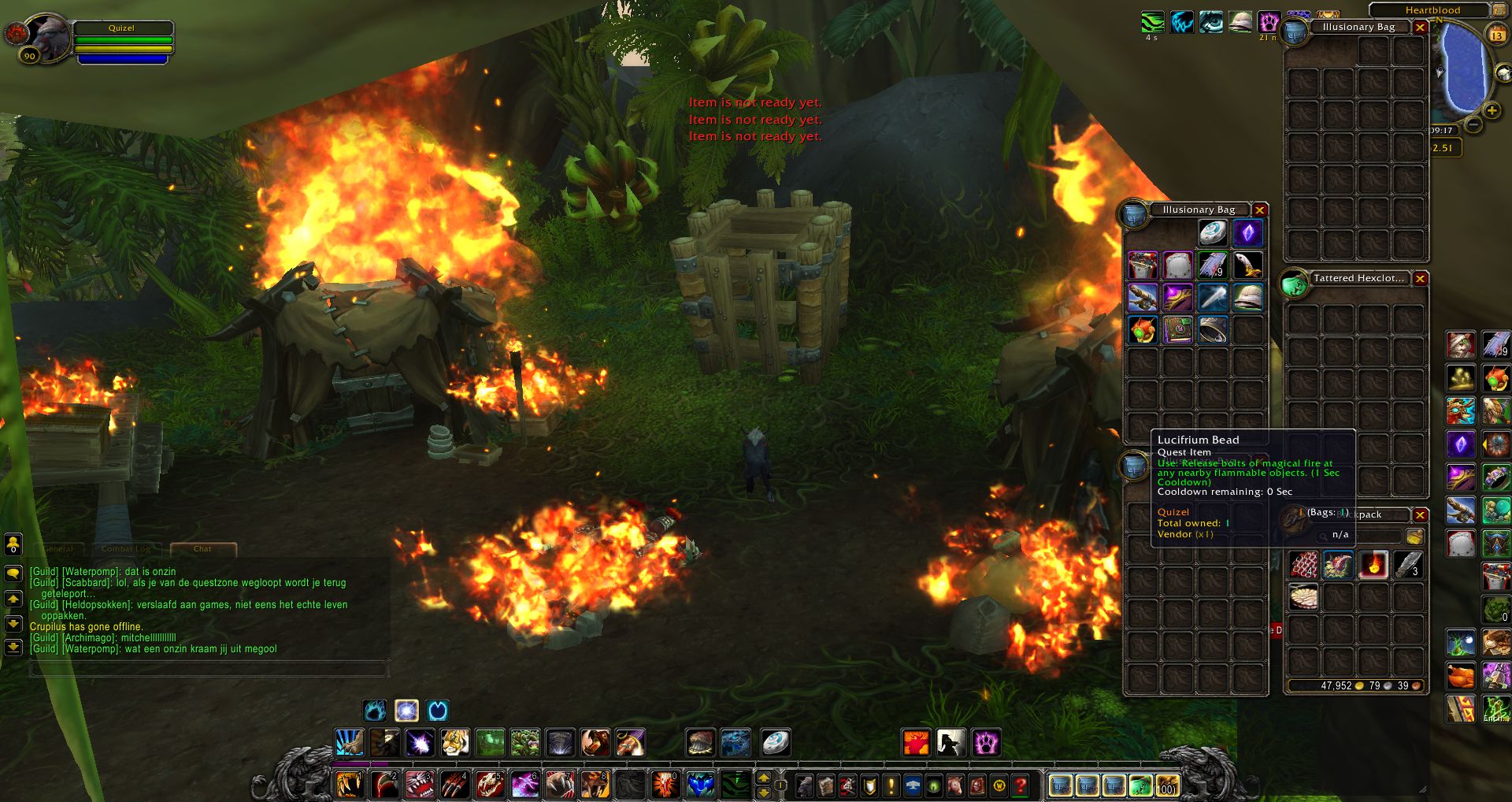Select the purple crystal item in the bag
The image size is (1512, 802).
point(1247,233)
